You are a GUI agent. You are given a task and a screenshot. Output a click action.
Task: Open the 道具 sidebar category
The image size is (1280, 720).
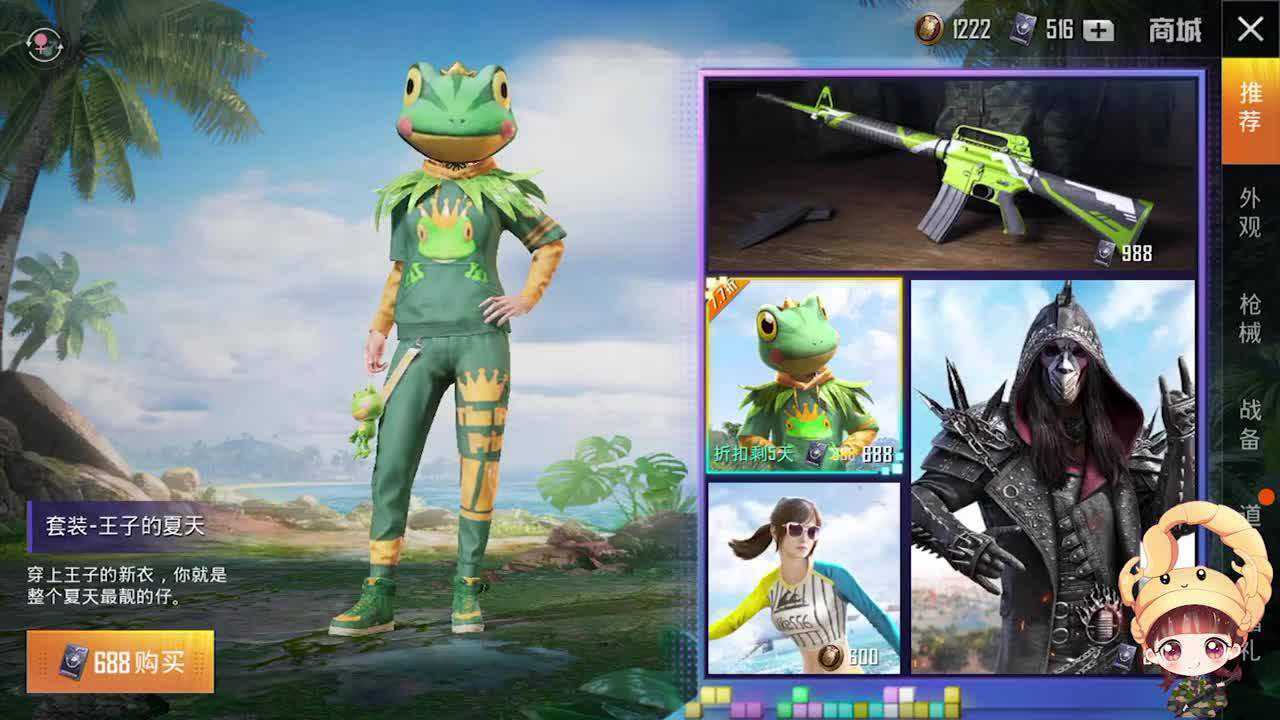click(x=1253, y=517)
